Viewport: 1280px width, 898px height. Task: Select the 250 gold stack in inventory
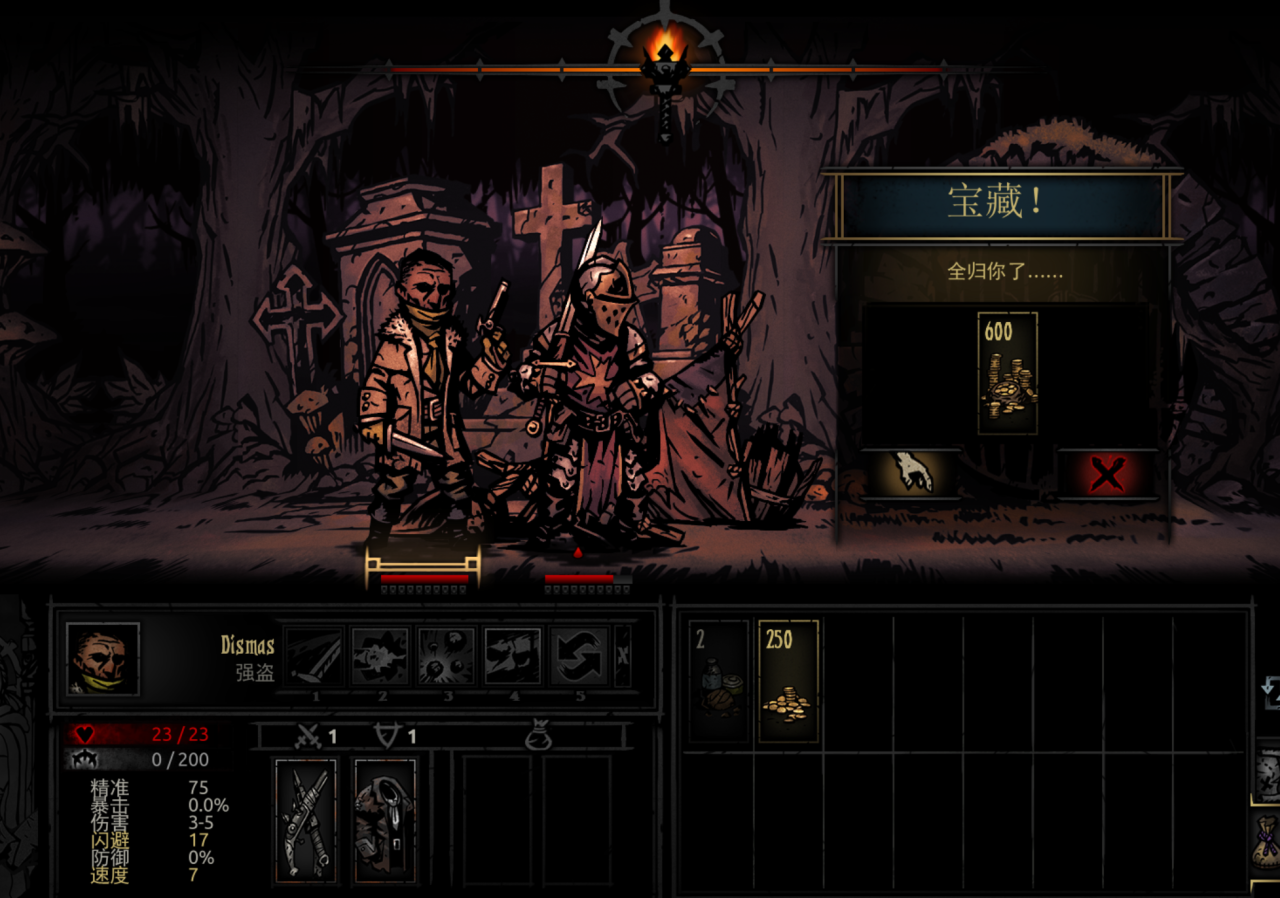788,681
